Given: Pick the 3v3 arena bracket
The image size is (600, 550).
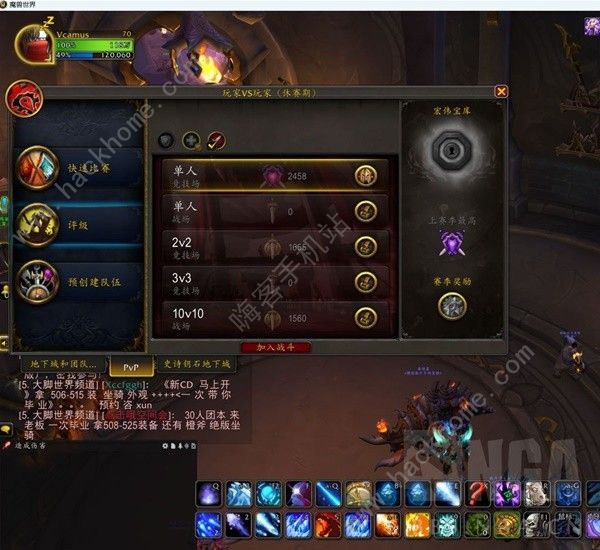Looking at the screenshot, I should point(275,281).
